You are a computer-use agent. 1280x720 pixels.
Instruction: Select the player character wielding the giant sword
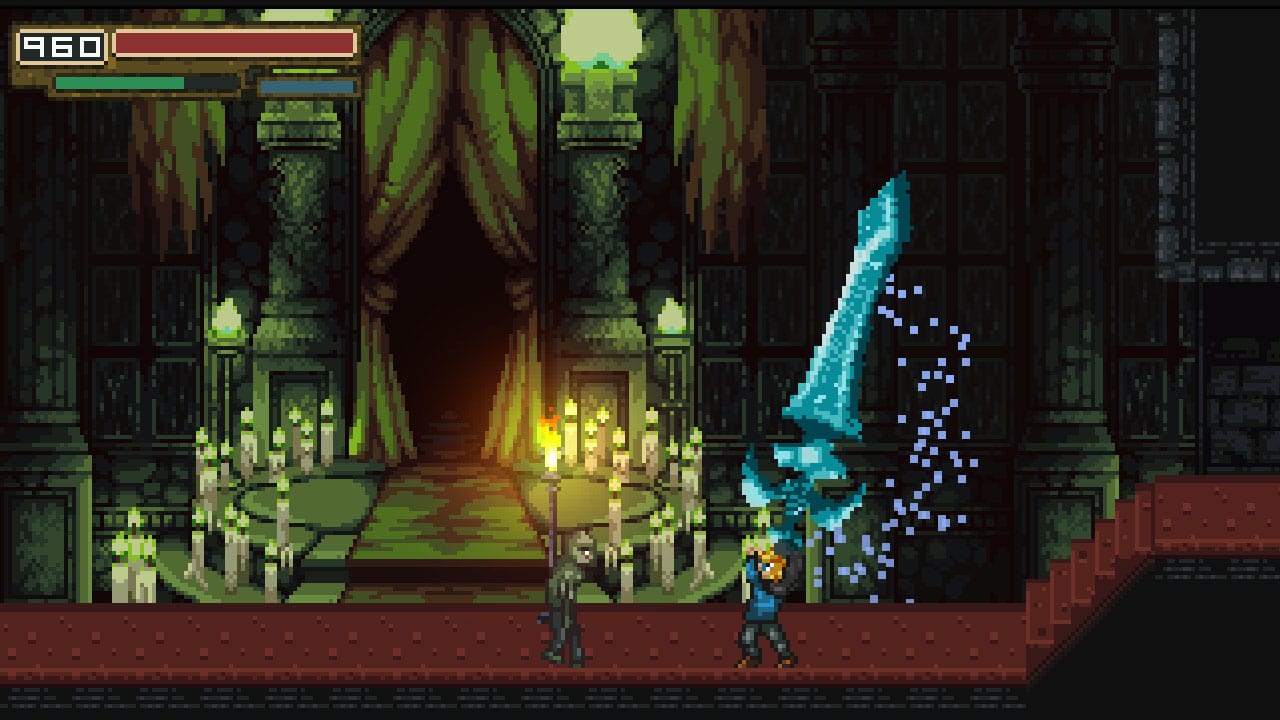point(765,600)
